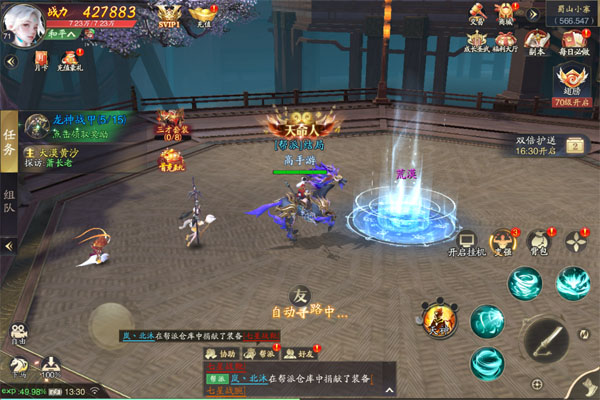Toggle 开启挂机 auto-battle
Viewport: 600px width, 400px height.
click(466, 243)
